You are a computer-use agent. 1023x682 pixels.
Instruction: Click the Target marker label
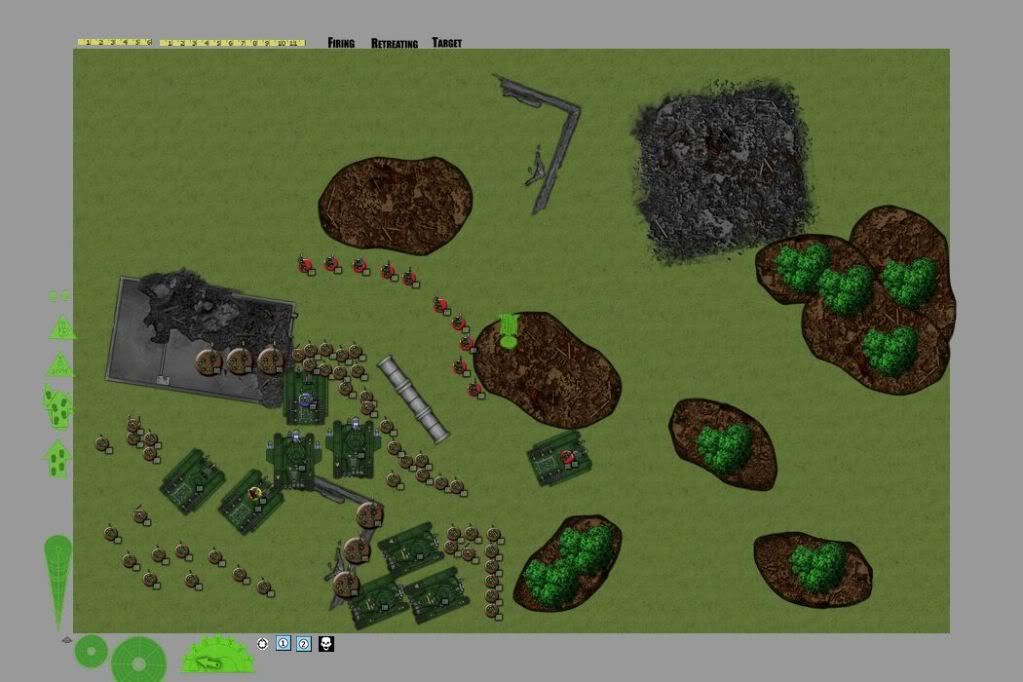446,43
